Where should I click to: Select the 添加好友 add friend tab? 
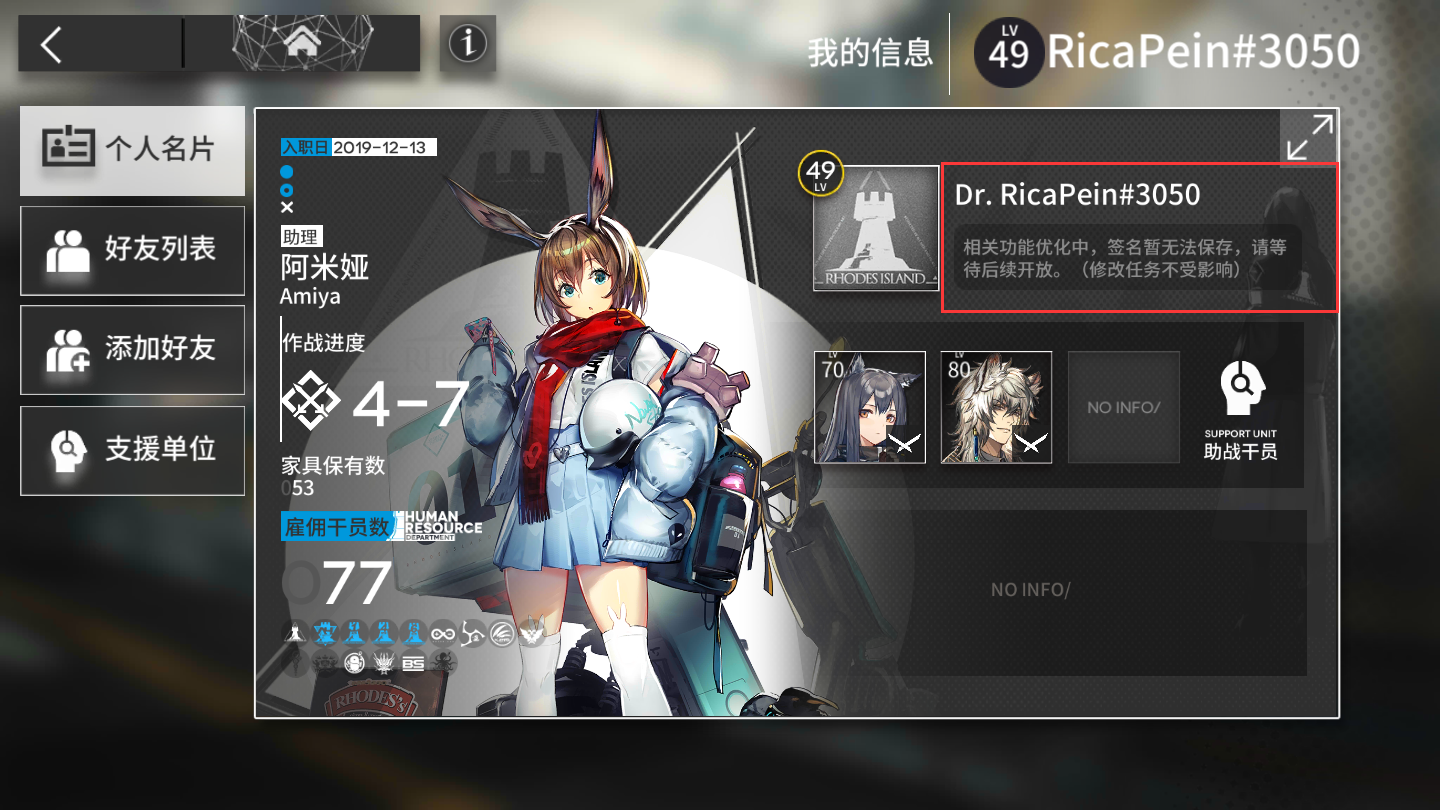click(132, 350)
